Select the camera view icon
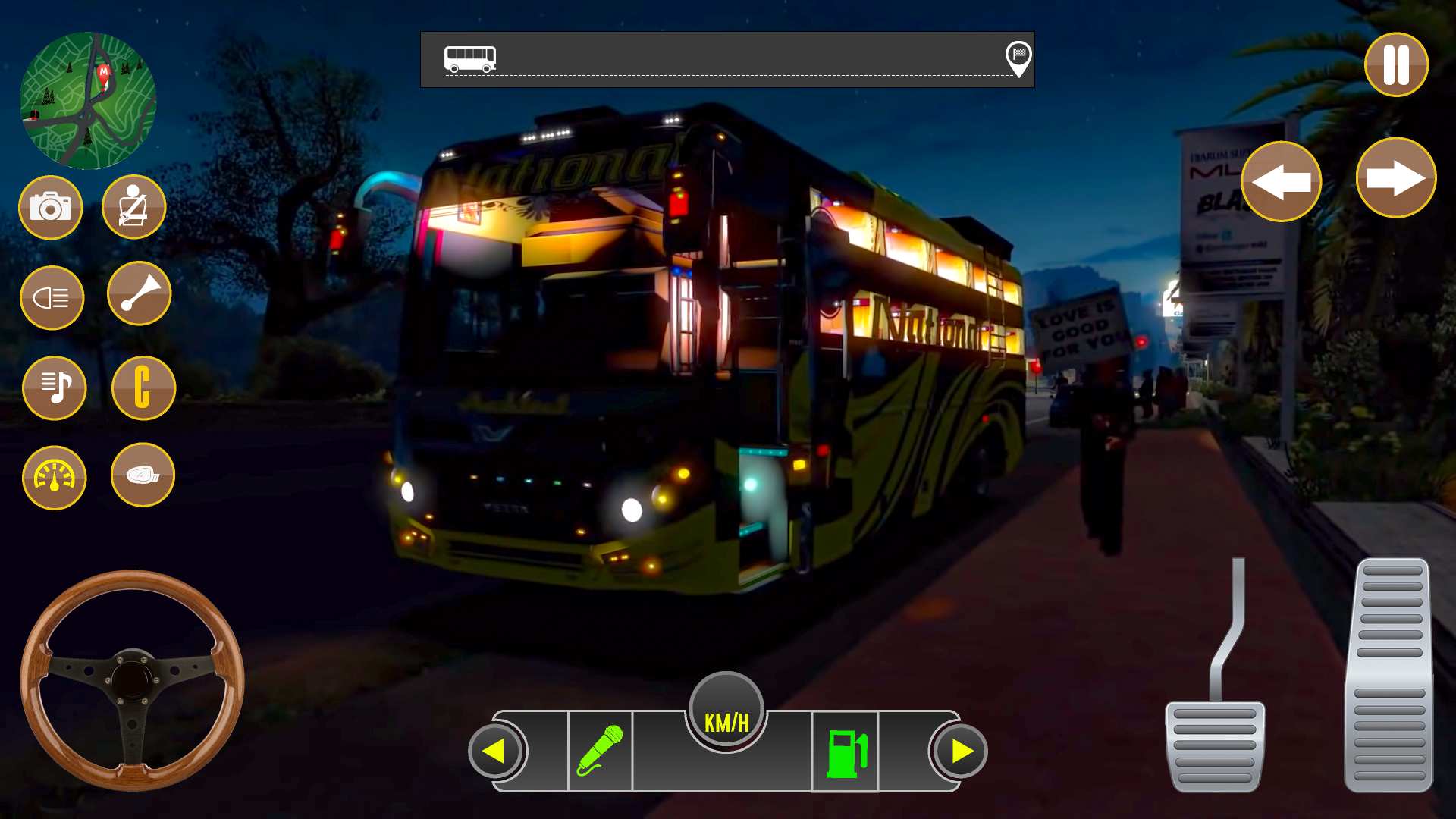Image resolution: width=1456 pixels, height=819 pixels. tap(51, 207)
